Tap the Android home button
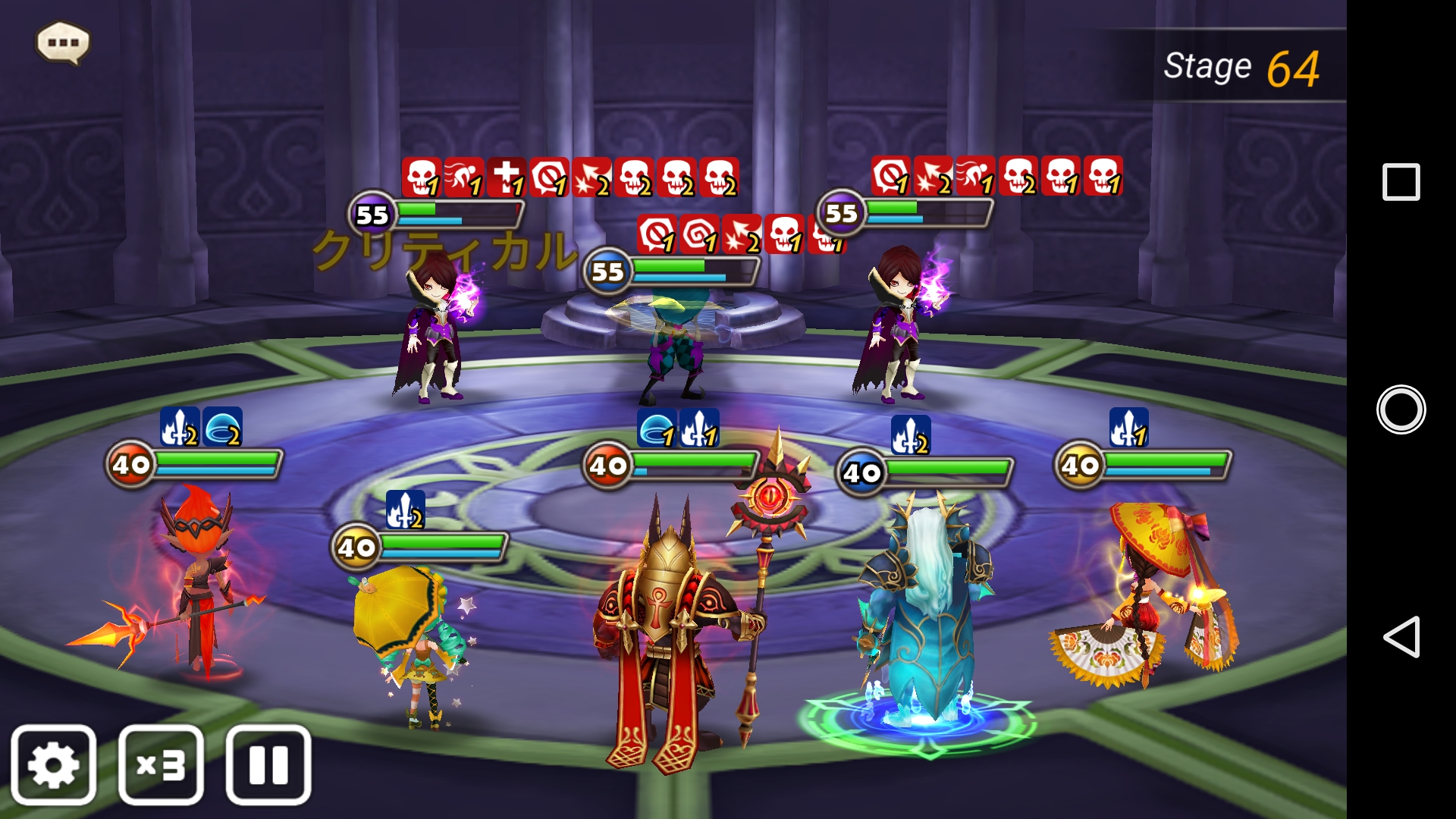1456x819 pixels. pos(1401,409)
